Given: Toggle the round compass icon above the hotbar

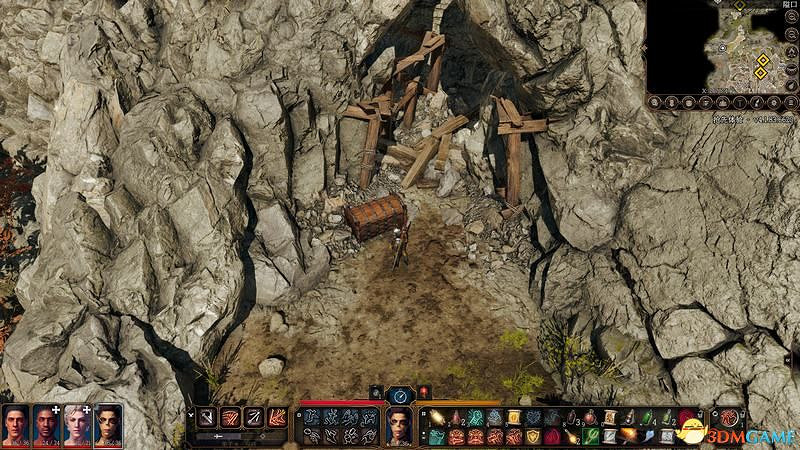Looking at the screenshot, I should pyautogui.click(x=400, y=394).
